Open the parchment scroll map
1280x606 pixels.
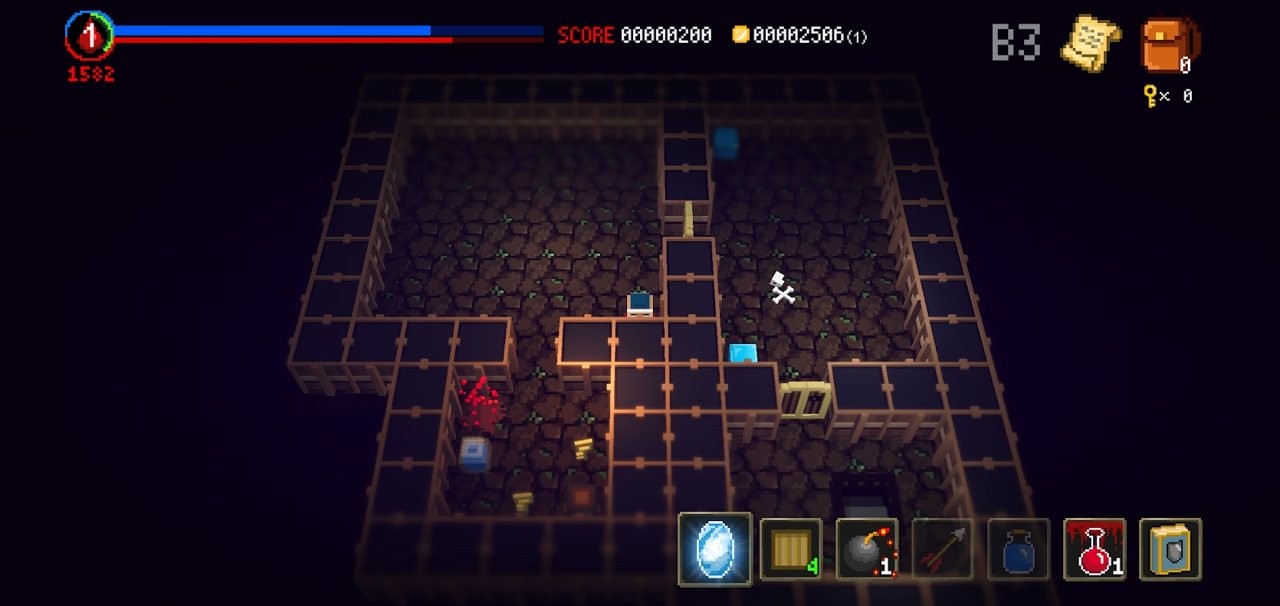1089,43
